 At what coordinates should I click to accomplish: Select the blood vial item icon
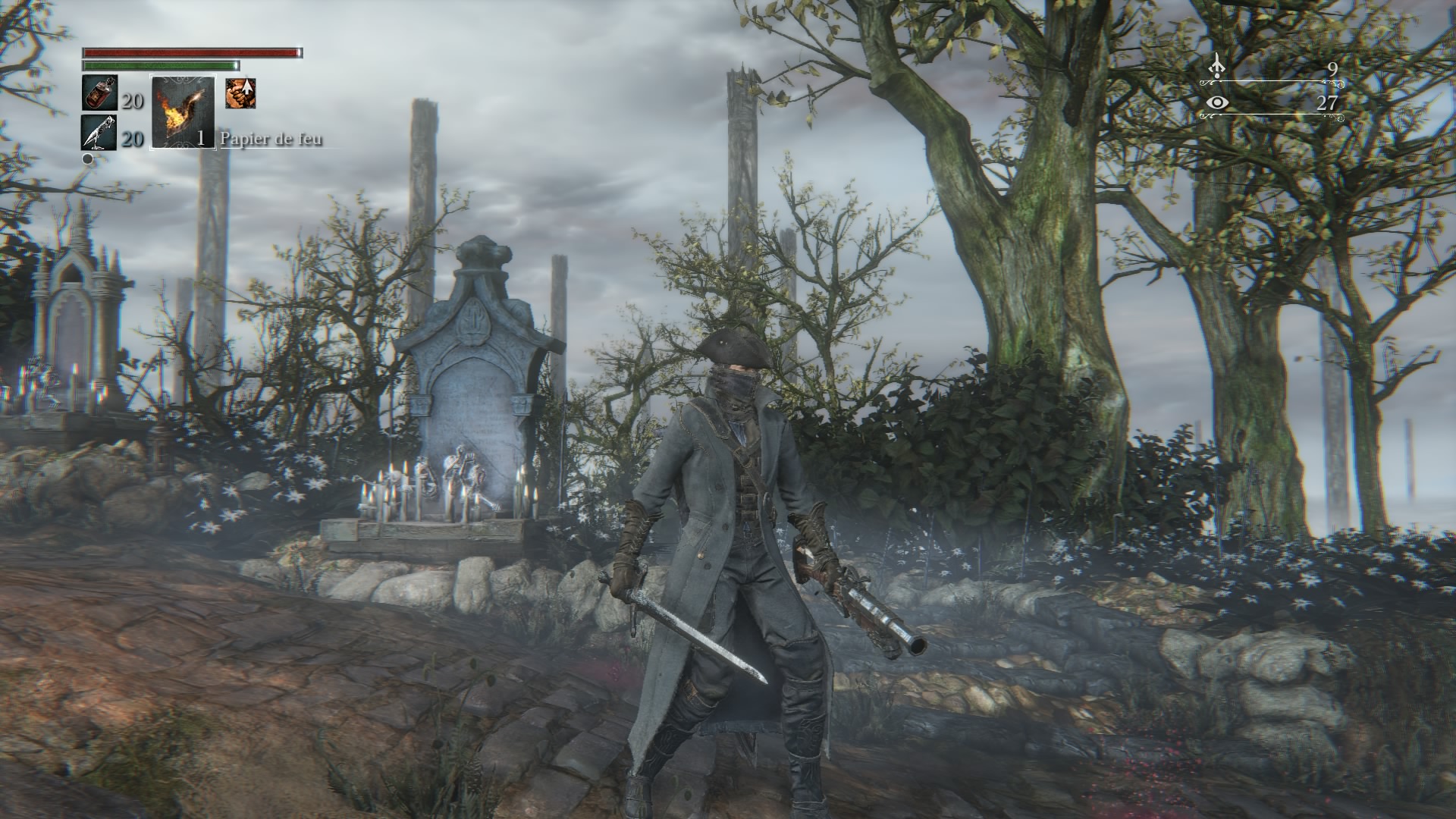pos(99,94)
